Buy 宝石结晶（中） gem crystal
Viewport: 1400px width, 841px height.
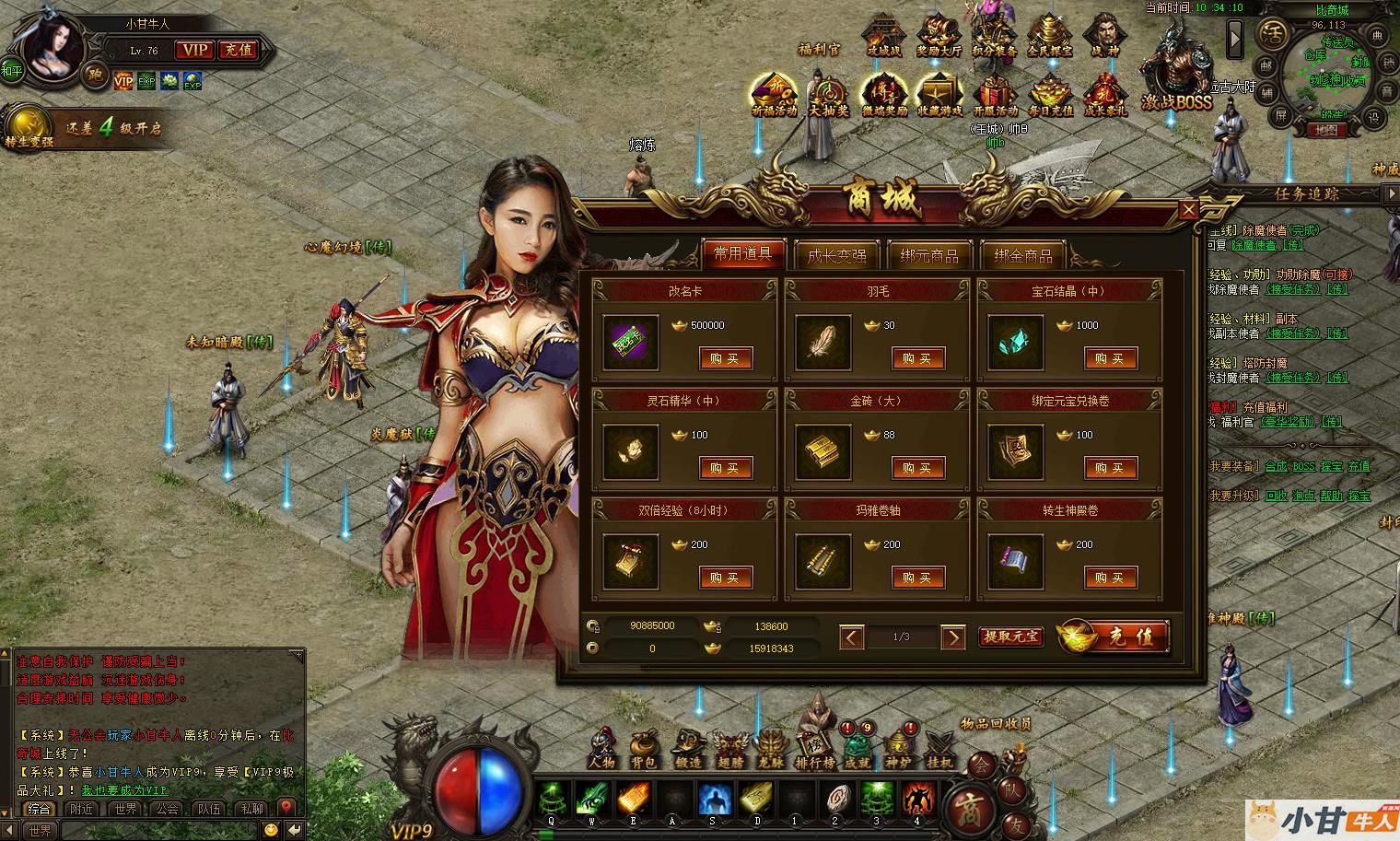(1110, 358)
